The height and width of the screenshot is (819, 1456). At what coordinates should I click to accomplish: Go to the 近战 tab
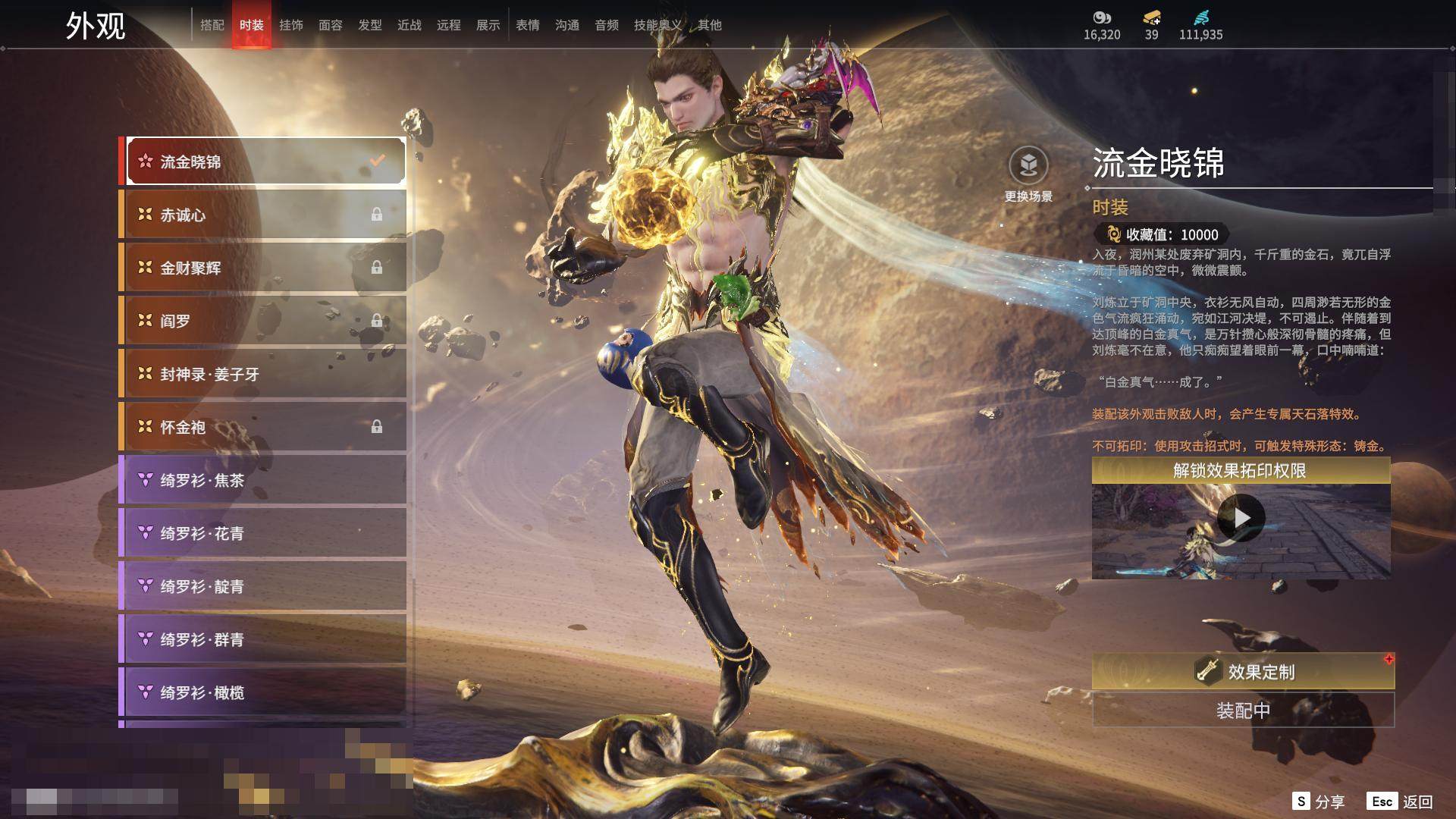coord(409,25)
